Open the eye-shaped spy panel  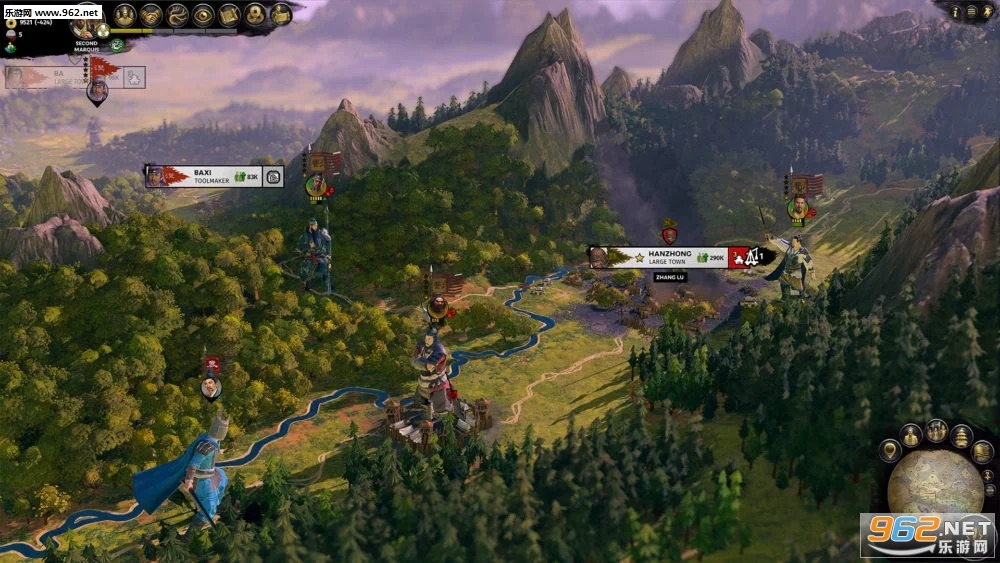point(203,14)
